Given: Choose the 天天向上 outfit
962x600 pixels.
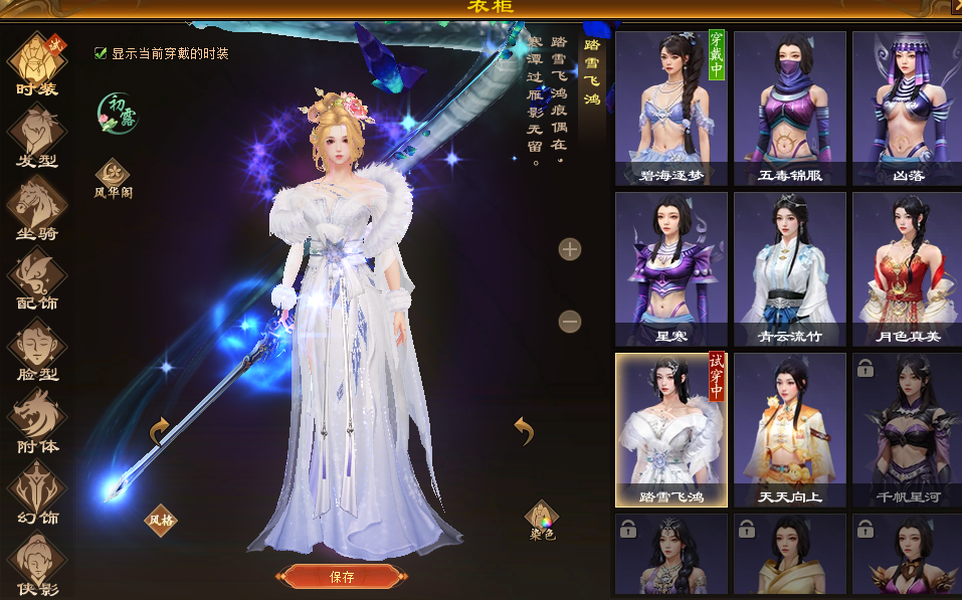Looking at the screenshot, I should point(790,430).
